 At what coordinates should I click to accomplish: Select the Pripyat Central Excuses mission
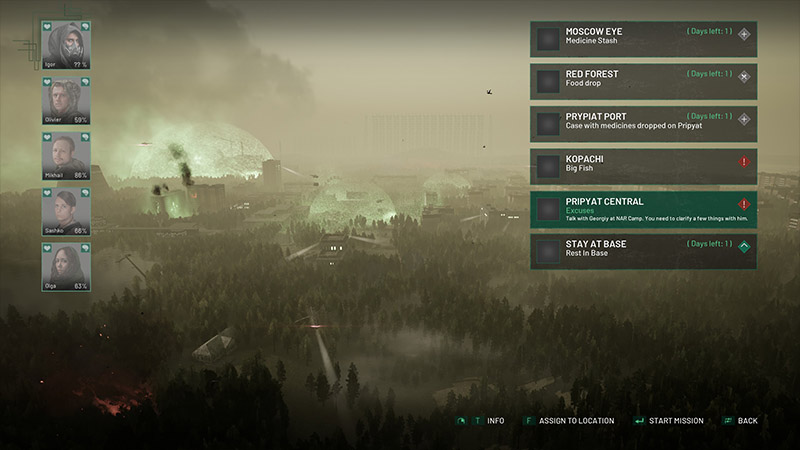coord(643,209)
